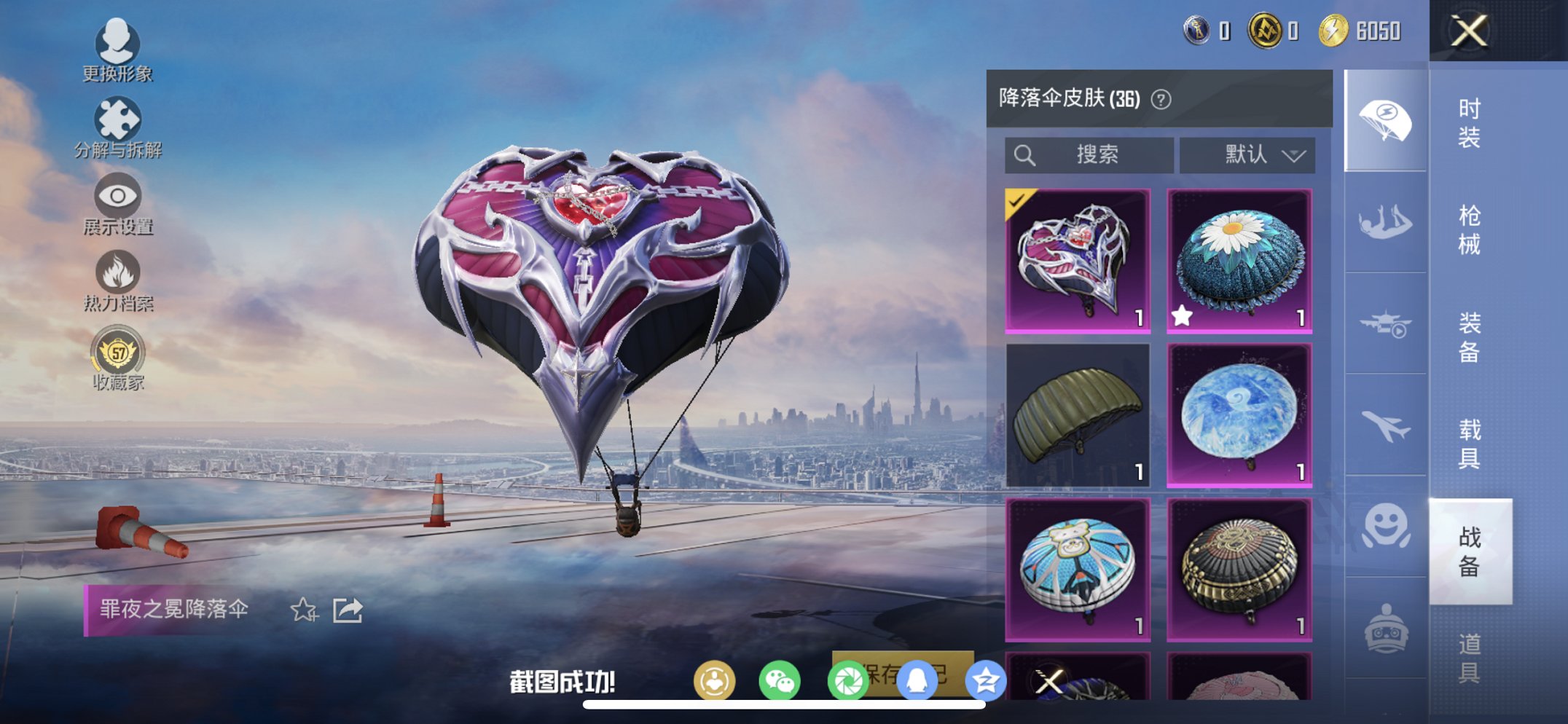Click the share icon next to the parachute name
The height and width of the screenshot is (724, 1568).
(x=346, y=610)
